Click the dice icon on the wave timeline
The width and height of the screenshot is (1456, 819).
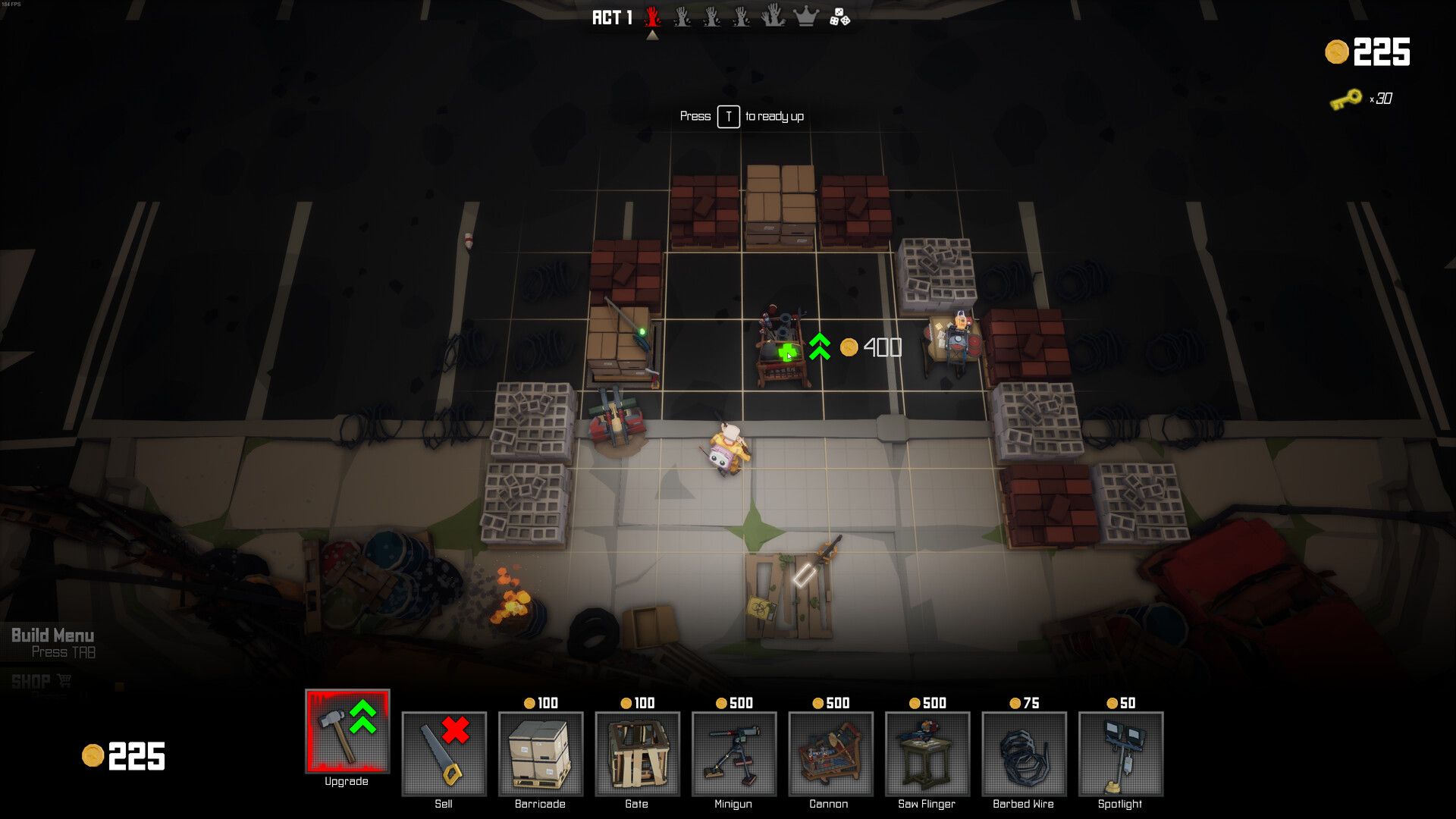pyautogui.click(x=842, y=17)
